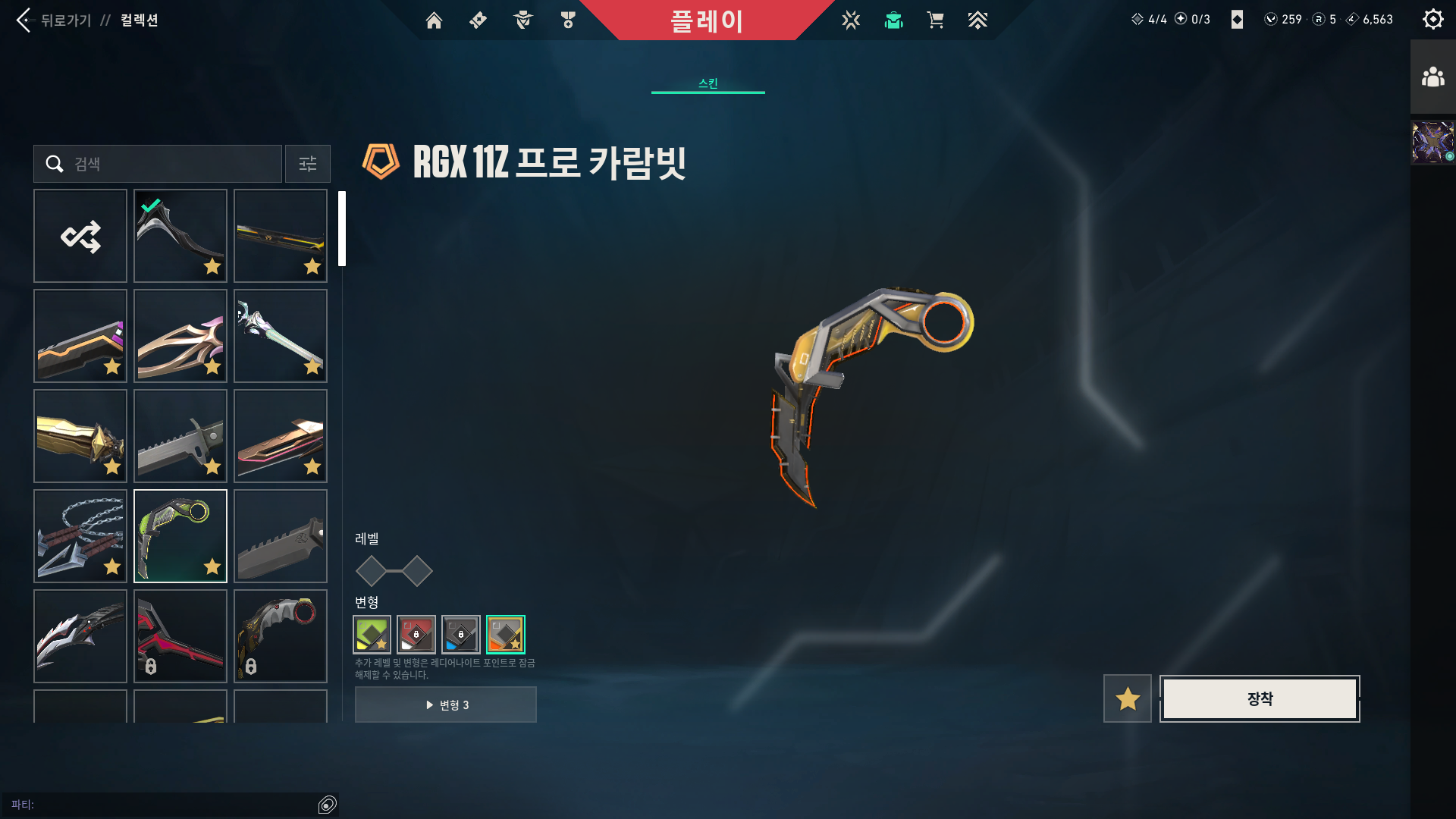Open the Agents icon in top navigation

[522, 20]
